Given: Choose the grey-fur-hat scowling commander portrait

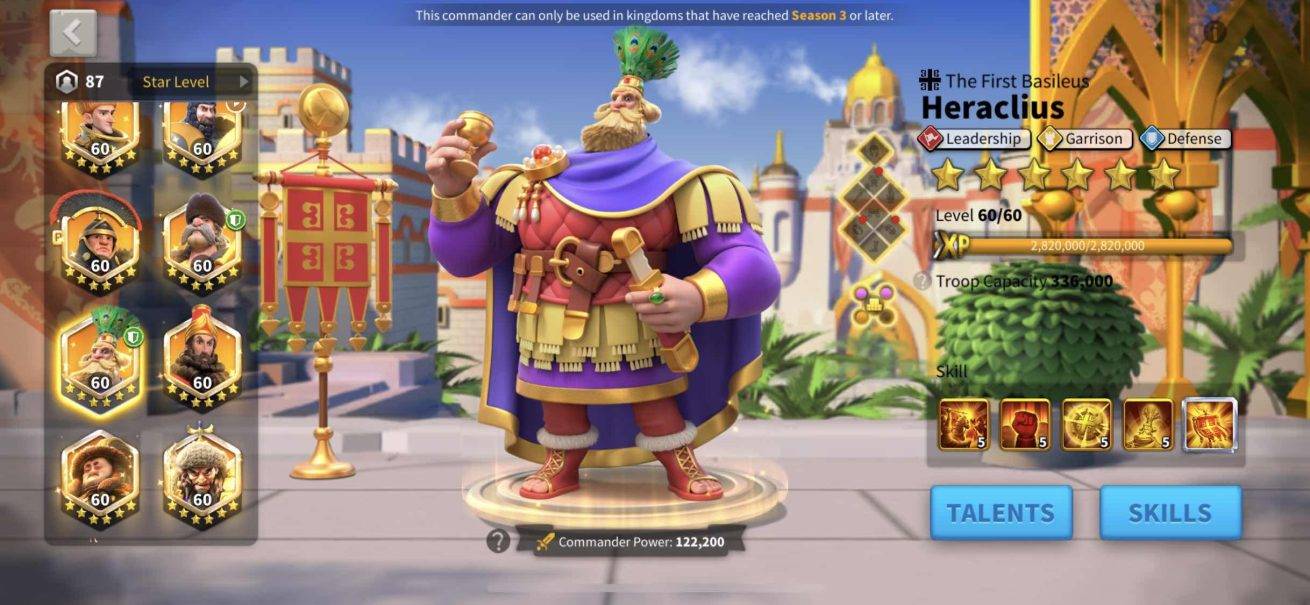Looking at the screenshot, I should 202,480.
